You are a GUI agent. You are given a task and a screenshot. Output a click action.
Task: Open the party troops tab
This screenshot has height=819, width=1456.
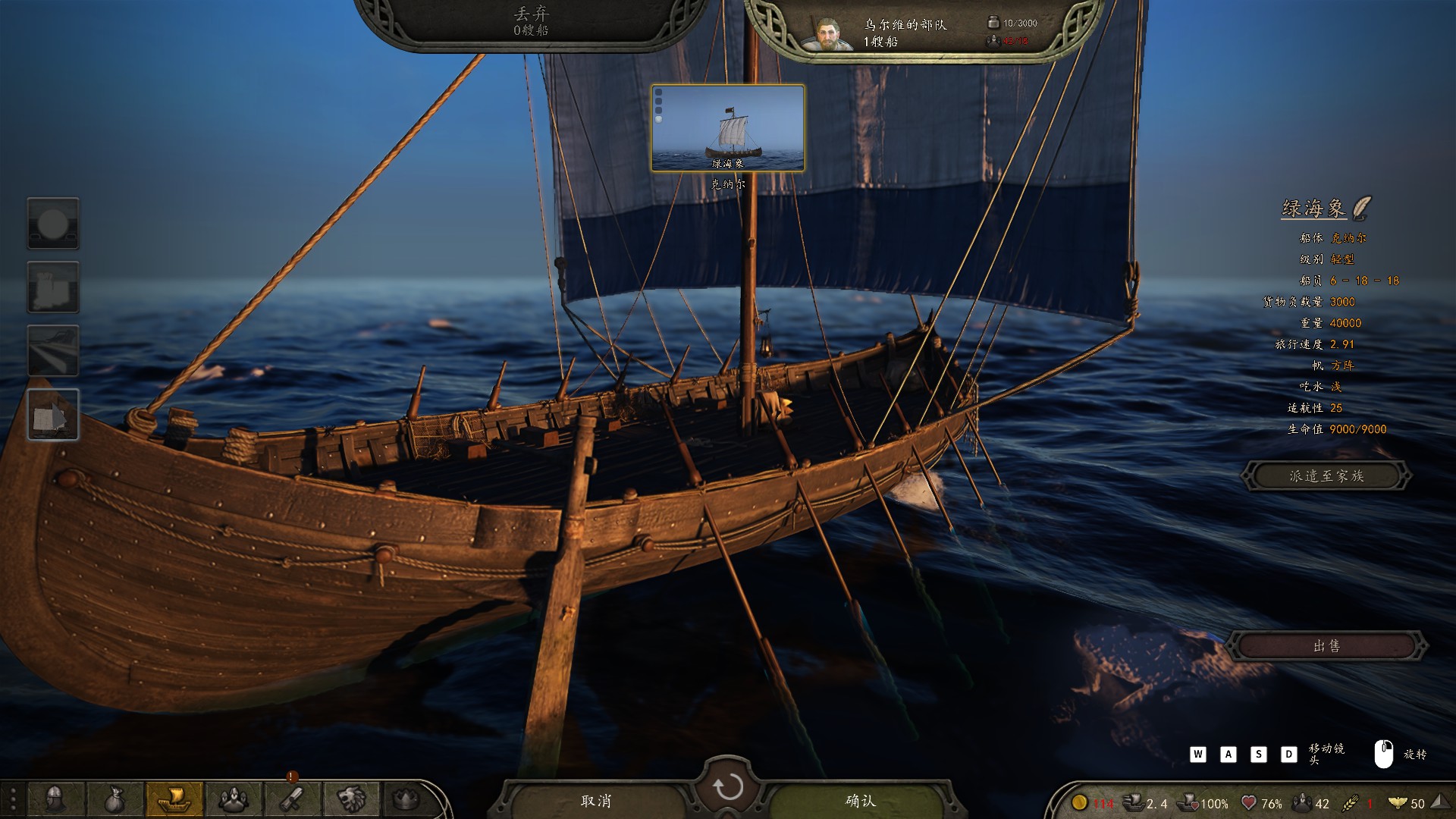click(233, 799)
